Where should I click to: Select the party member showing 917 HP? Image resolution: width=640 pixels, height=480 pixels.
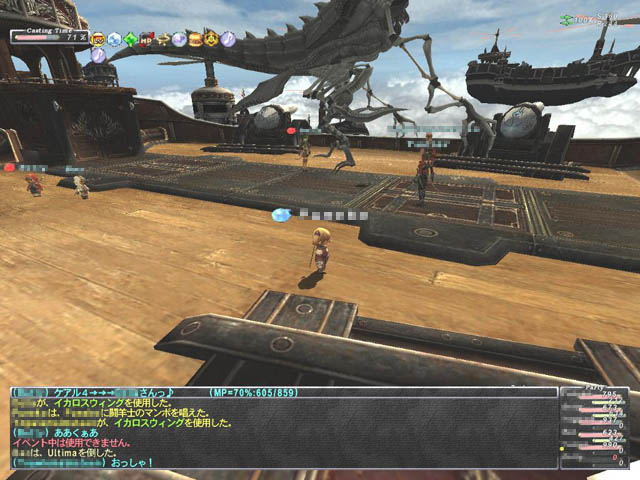point(598,421)
